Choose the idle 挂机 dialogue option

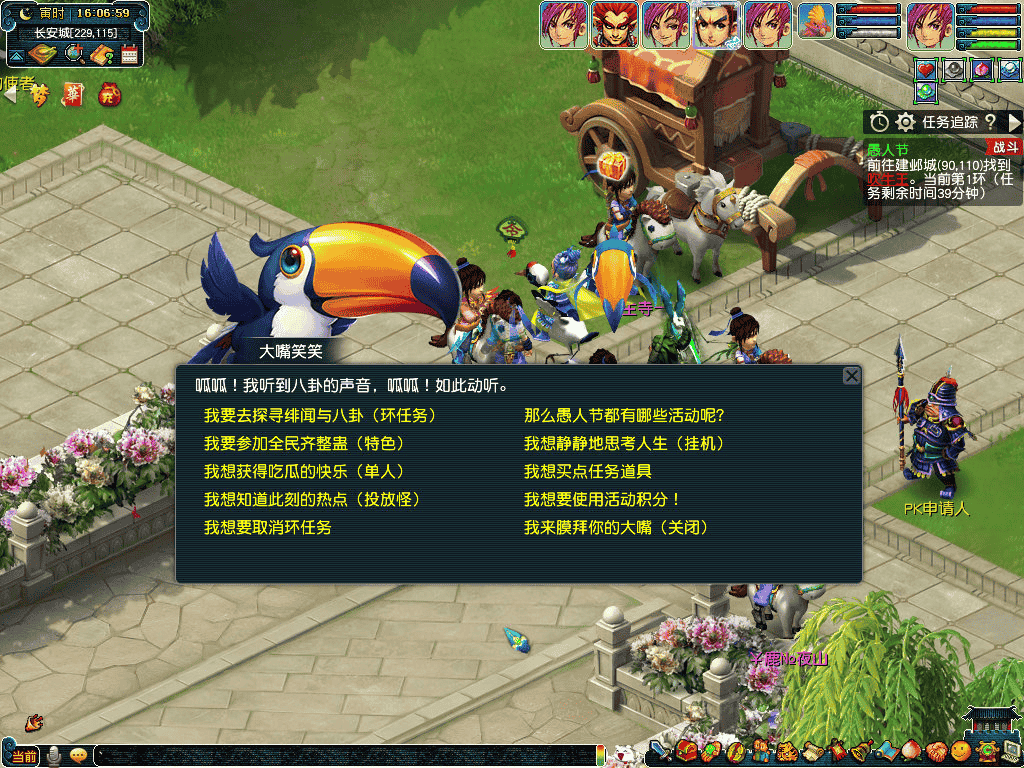click(624, 443)
